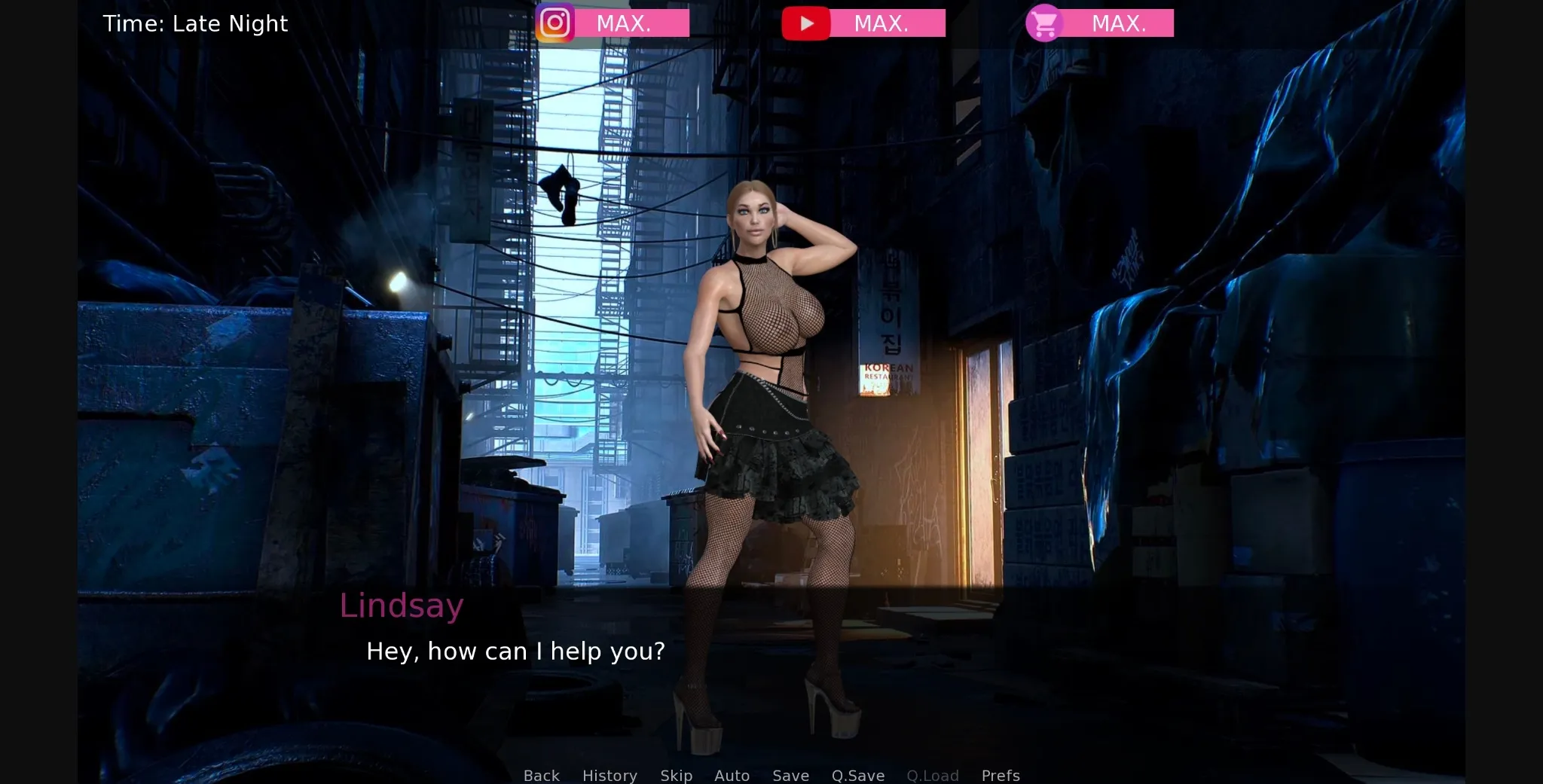Click the Q.Load option
1543x784 pixels.
(932, 775)
